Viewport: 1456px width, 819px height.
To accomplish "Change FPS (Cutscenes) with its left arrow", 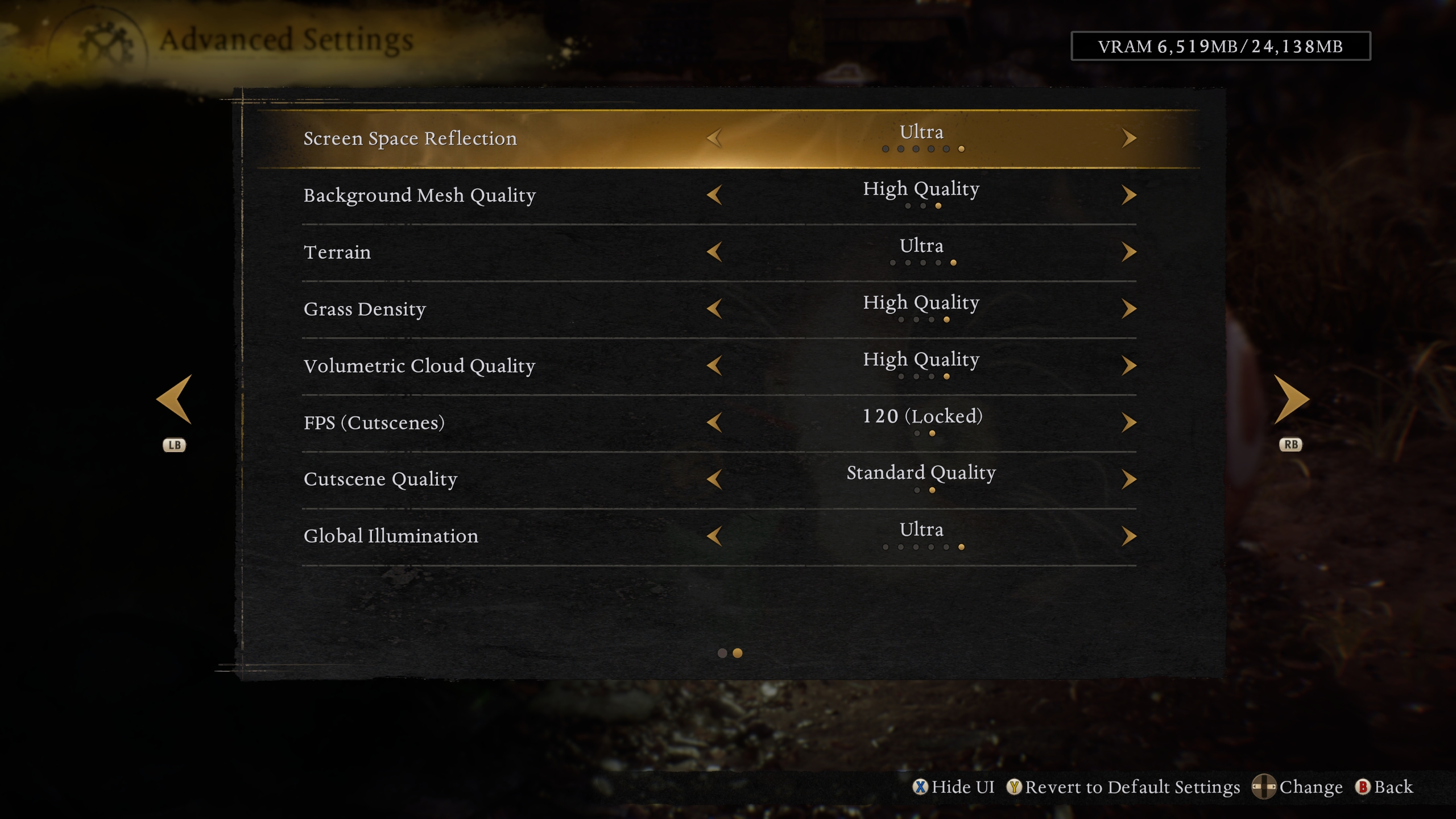I will 715,422.
